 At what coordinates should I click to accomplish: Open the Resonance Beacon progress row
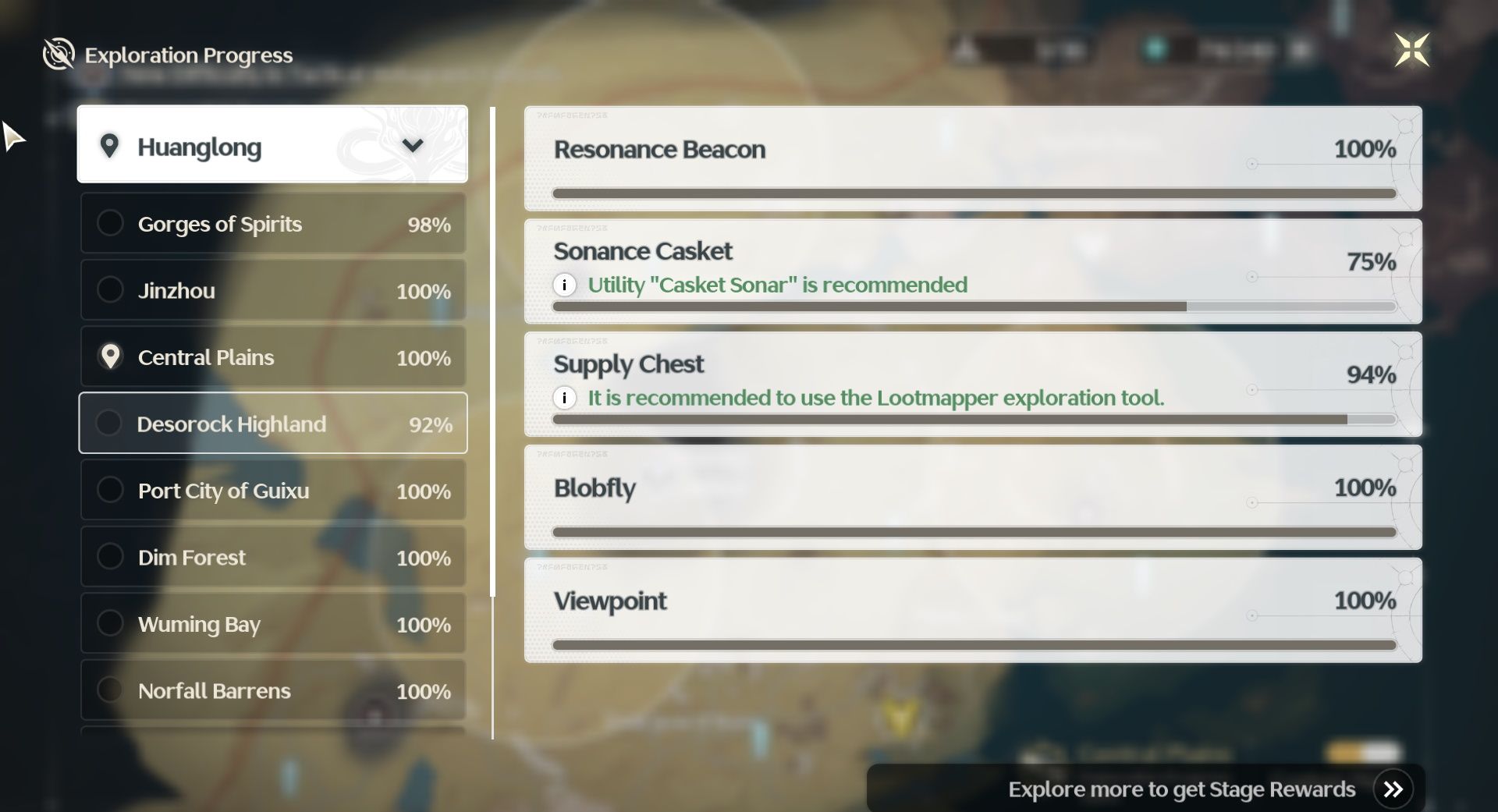(972, 158)
